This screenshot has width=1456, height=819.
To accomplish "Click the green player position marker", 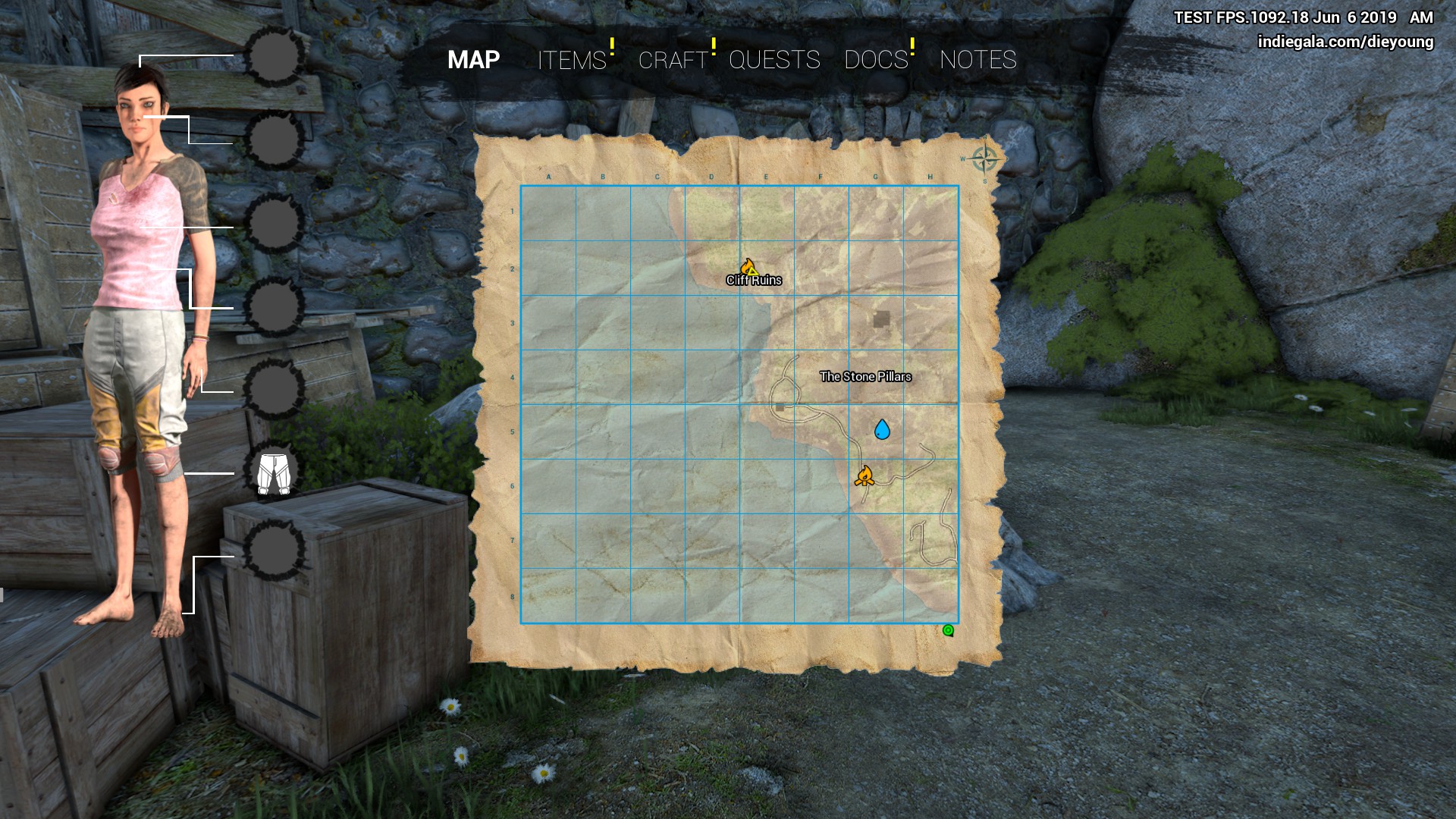I will pyautogui.click(x=948, y=630).
